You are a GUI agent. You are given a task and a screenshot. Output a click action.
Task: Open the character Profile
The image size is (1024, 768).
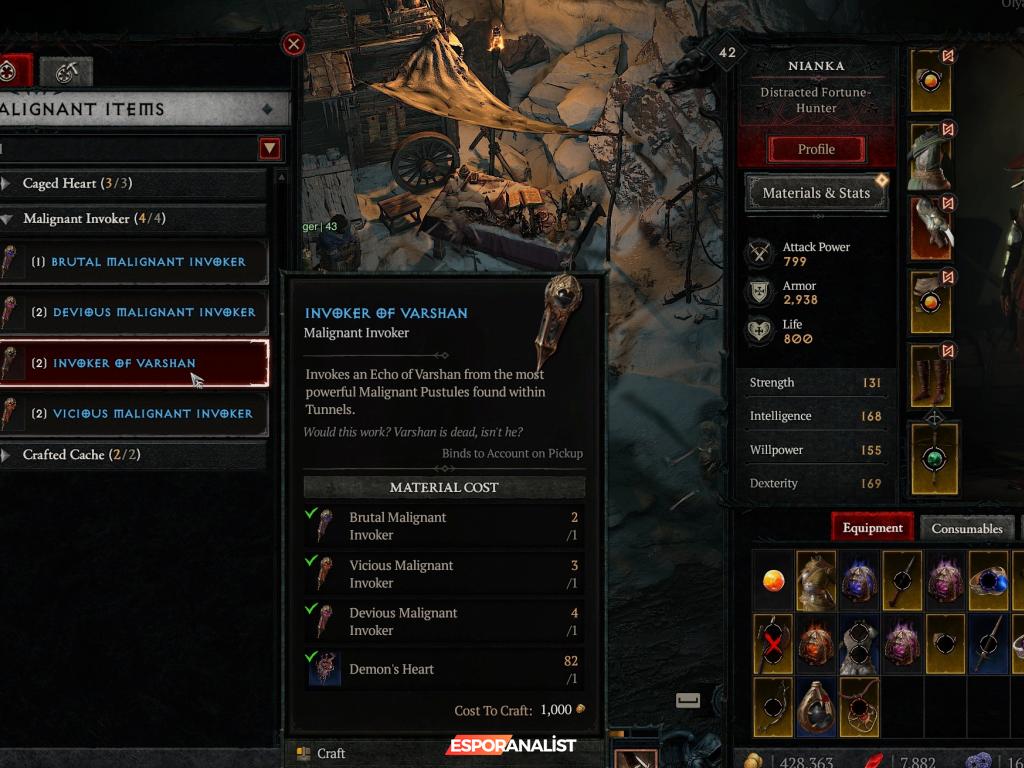pos(816,149)
